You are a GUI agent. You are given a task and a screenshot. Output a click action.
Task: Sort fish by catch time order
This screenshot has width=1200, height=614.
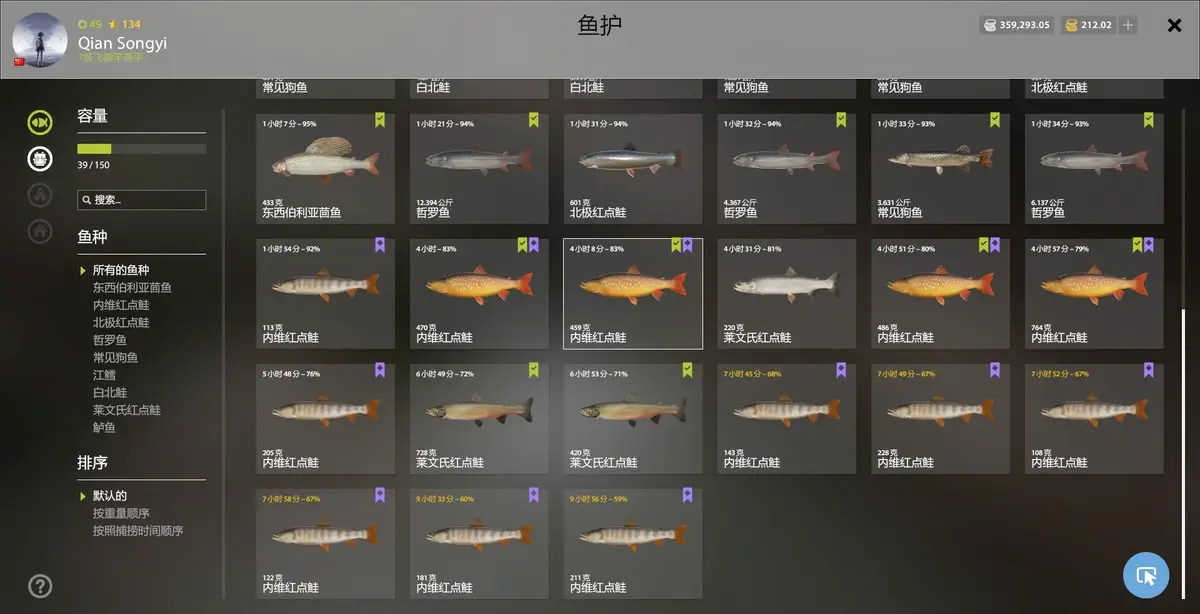(x=138, y=531)
